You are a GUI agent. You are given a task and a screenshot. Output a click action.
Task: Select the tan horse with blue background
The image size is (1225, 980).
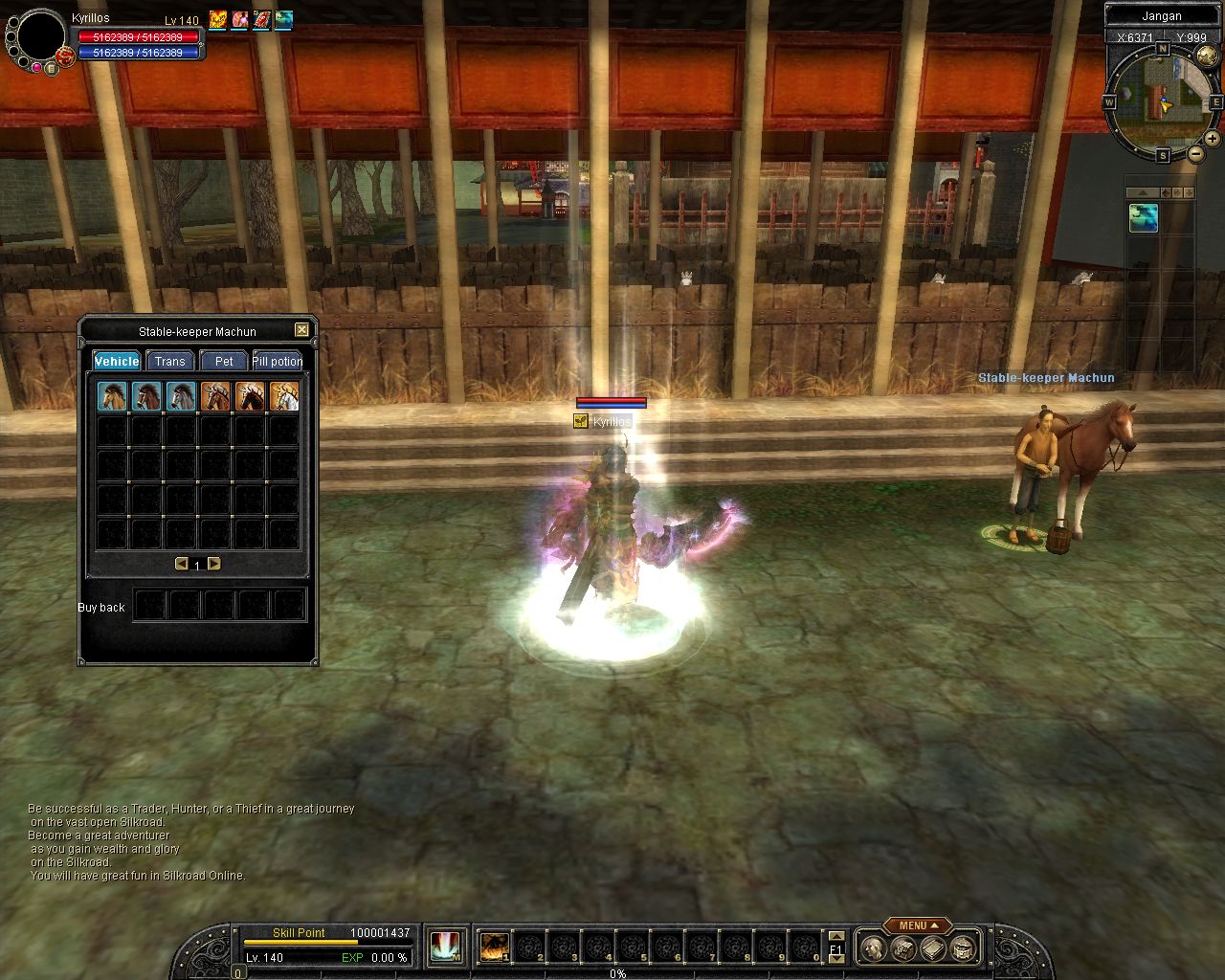(112, 395)
